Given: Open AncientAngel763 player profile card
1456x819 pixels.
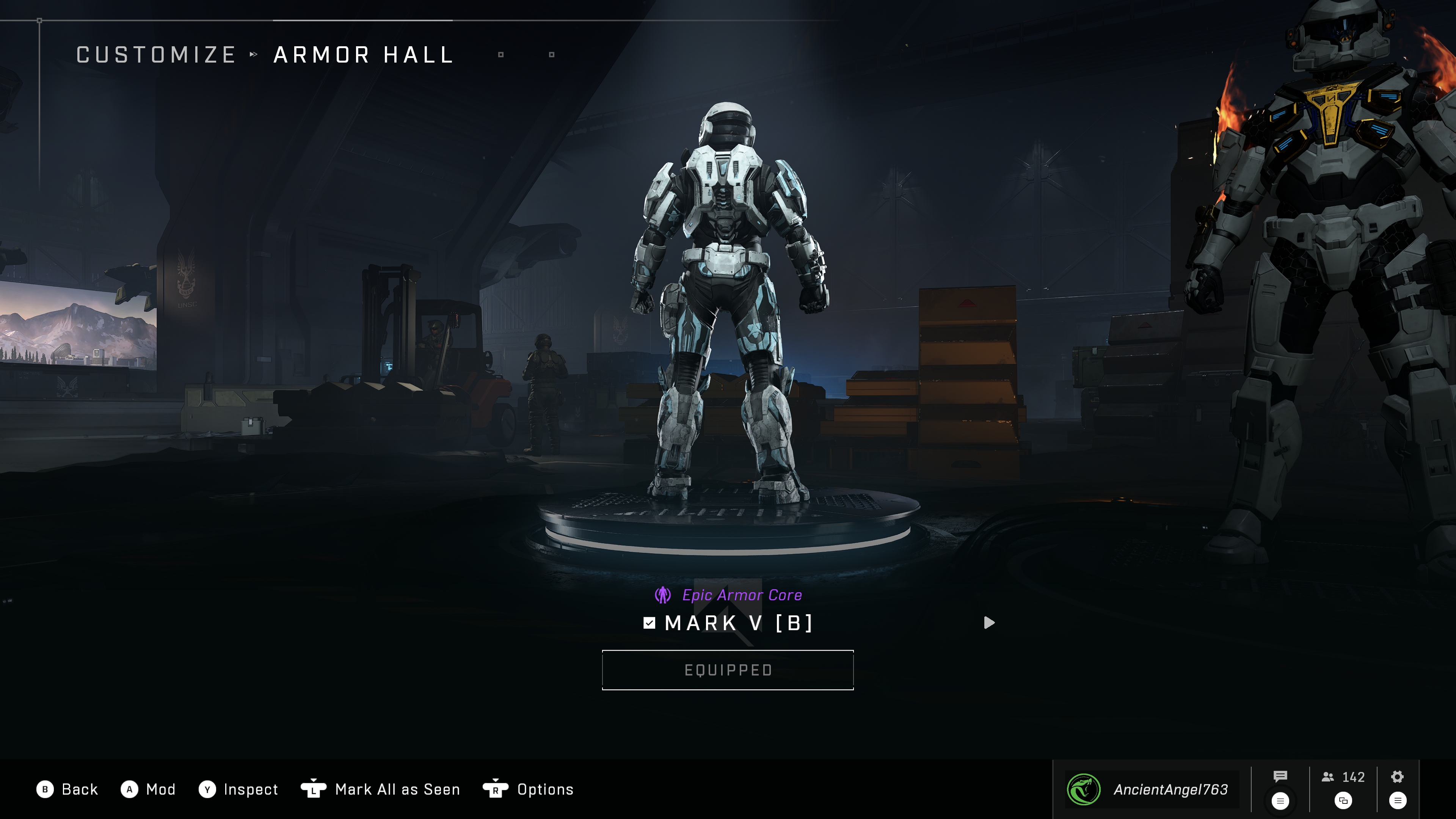Looking at the screenshot, I should [x=1152, y=789].
